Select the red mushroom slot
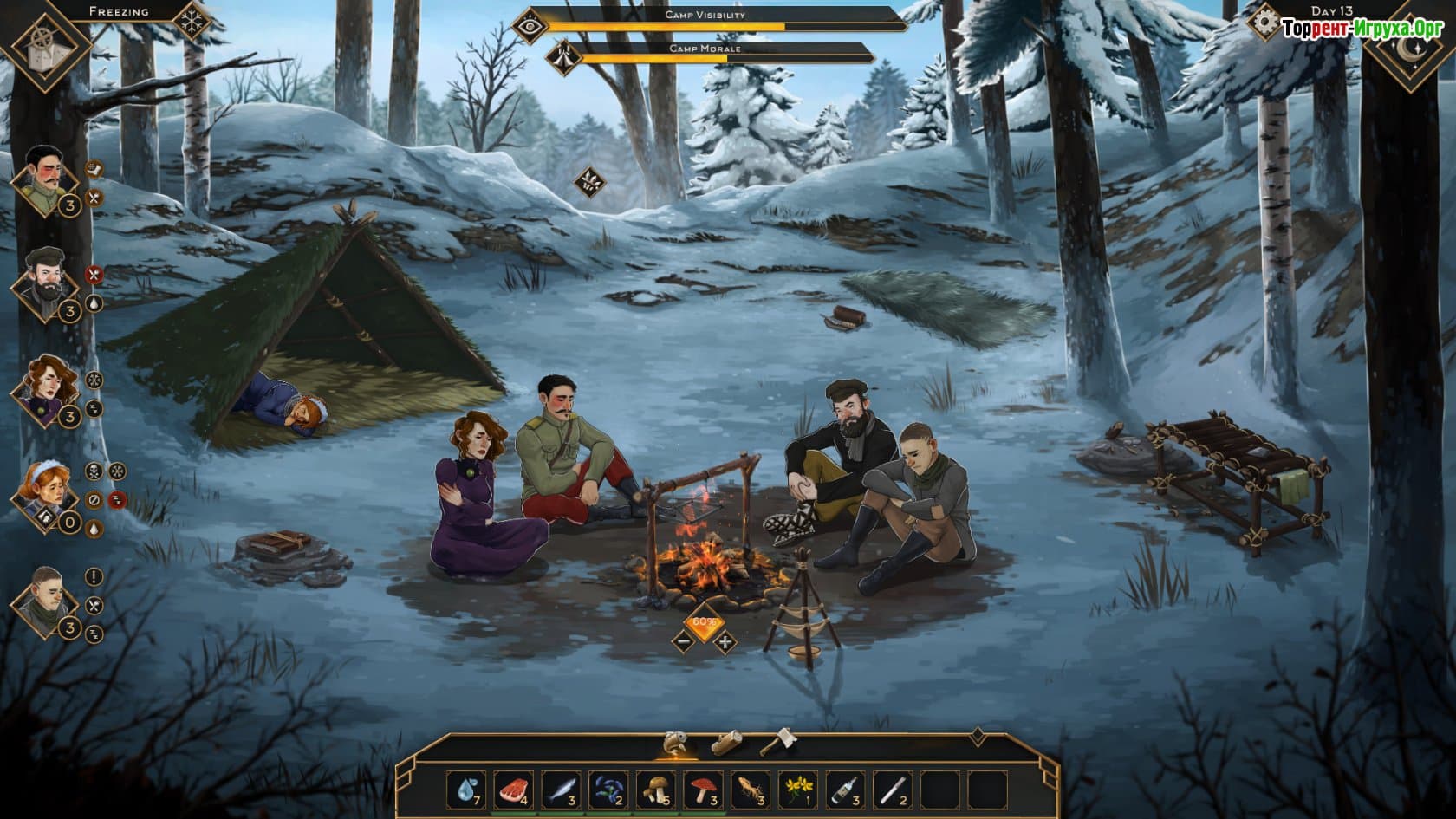 point(703,790)
